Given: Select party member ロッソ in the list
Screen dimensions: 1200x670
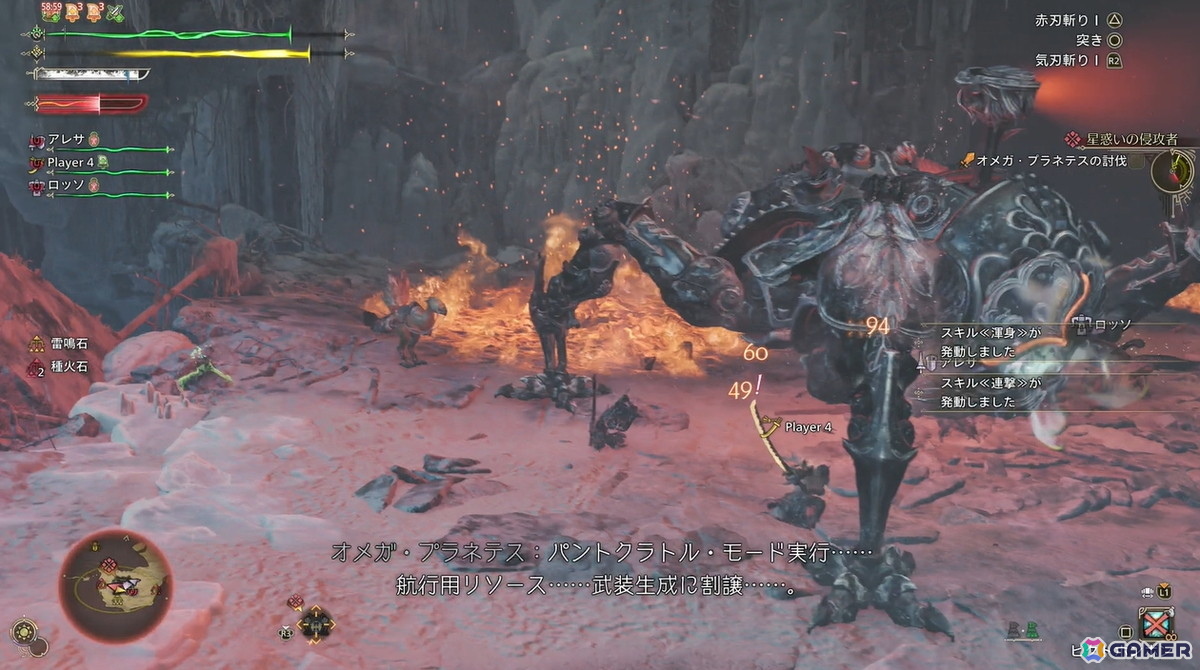Looking at the screenshot, I should [67, 184].
